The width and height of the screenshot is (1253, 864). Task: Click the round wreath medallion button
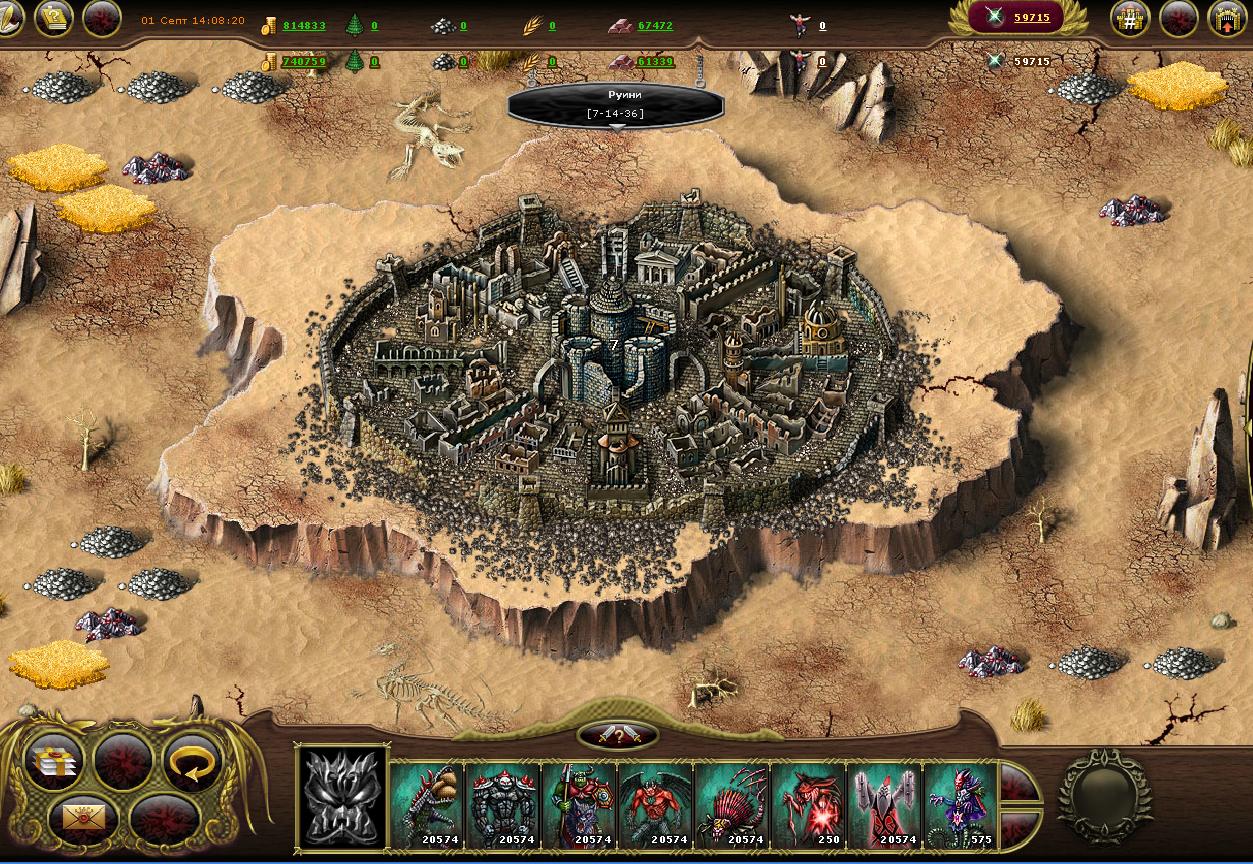1105,794
